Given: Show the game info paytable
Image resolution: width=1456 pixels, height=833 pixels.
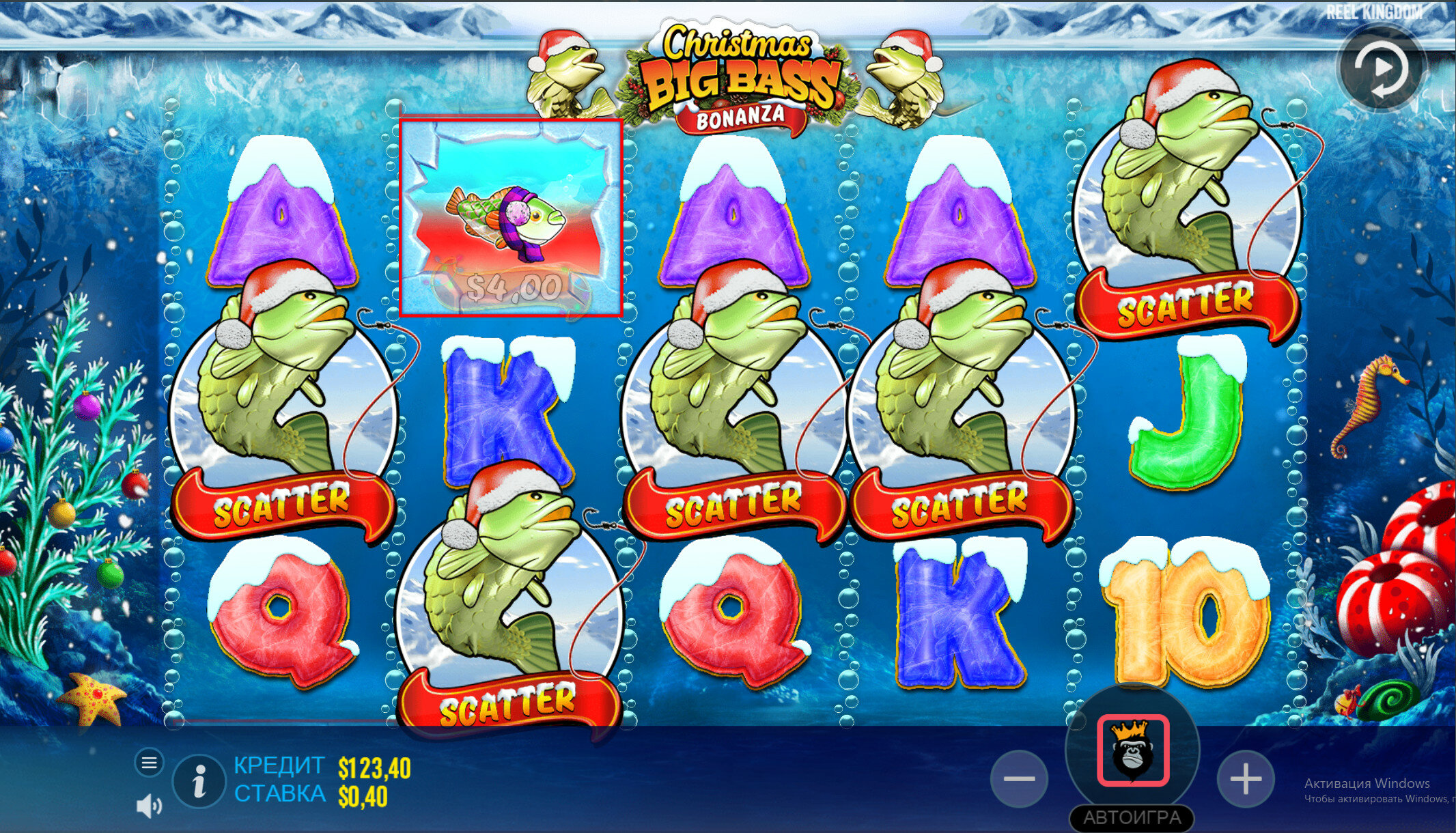Looking at the screenshot, I should 199,781.
